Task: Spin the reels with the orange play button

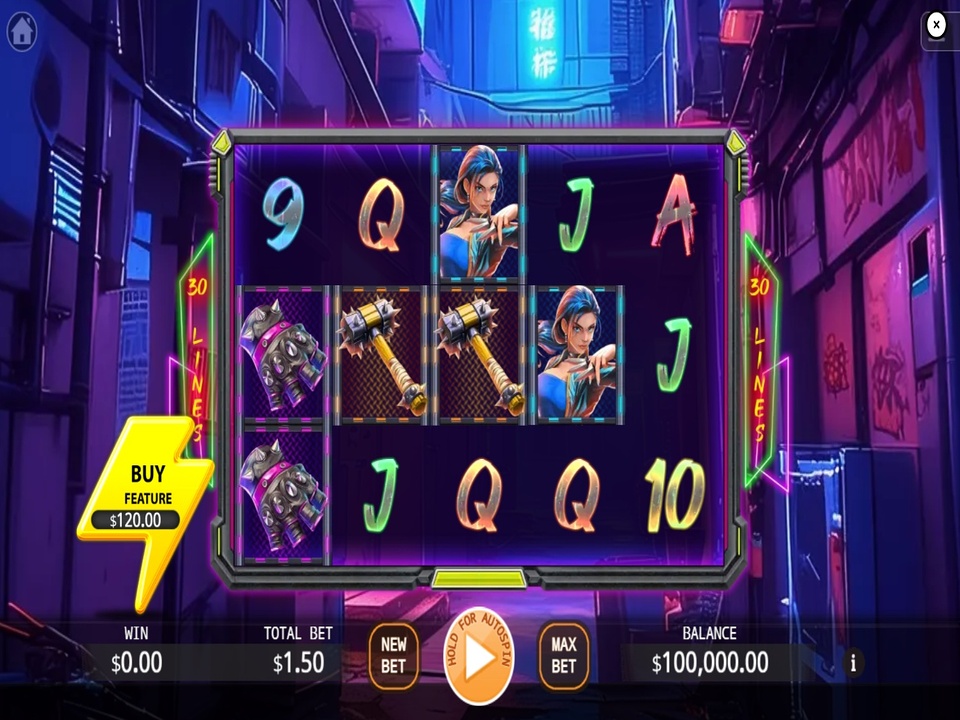Action: point(479,656)
